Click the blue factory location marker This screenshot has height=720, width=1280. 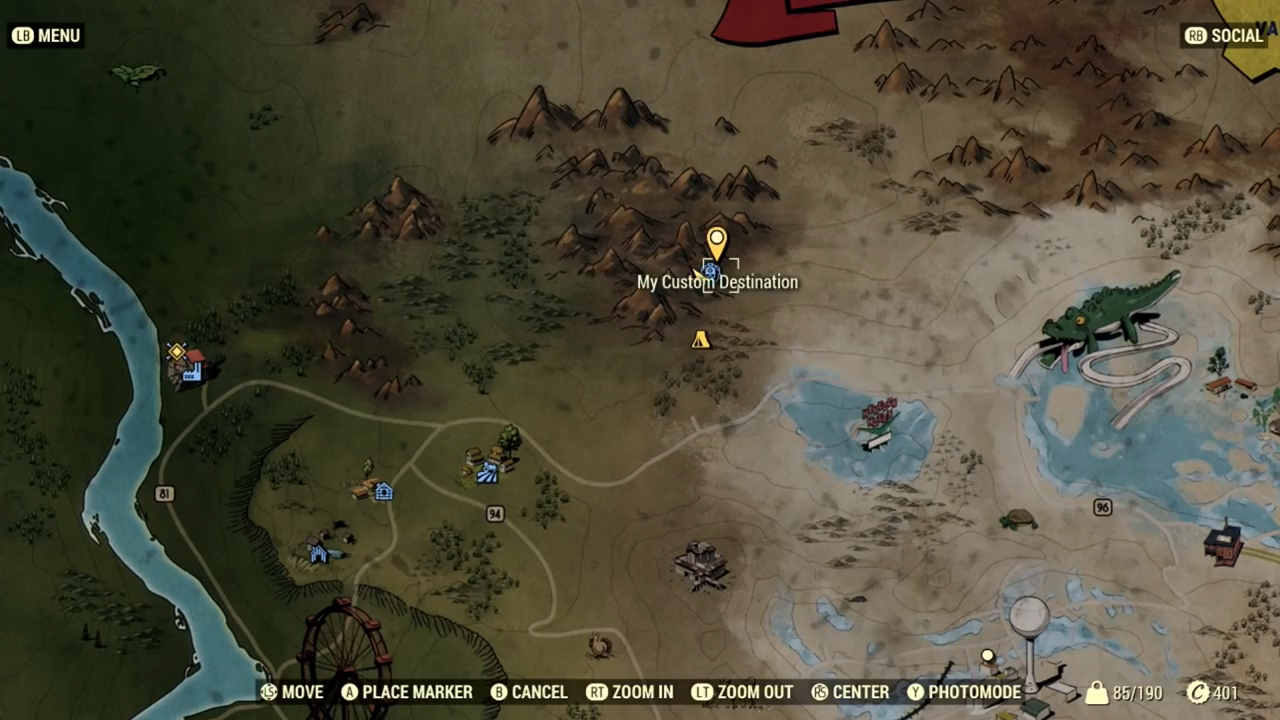click(x=192, y=371)
